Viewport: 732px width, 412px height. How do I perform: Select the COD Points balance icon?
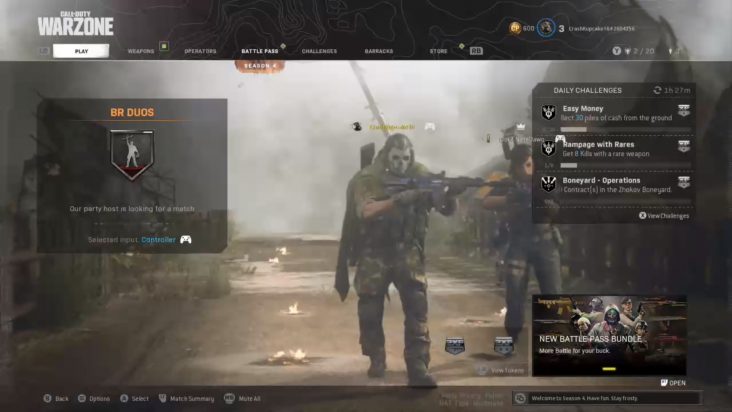(x=516, y=28)
